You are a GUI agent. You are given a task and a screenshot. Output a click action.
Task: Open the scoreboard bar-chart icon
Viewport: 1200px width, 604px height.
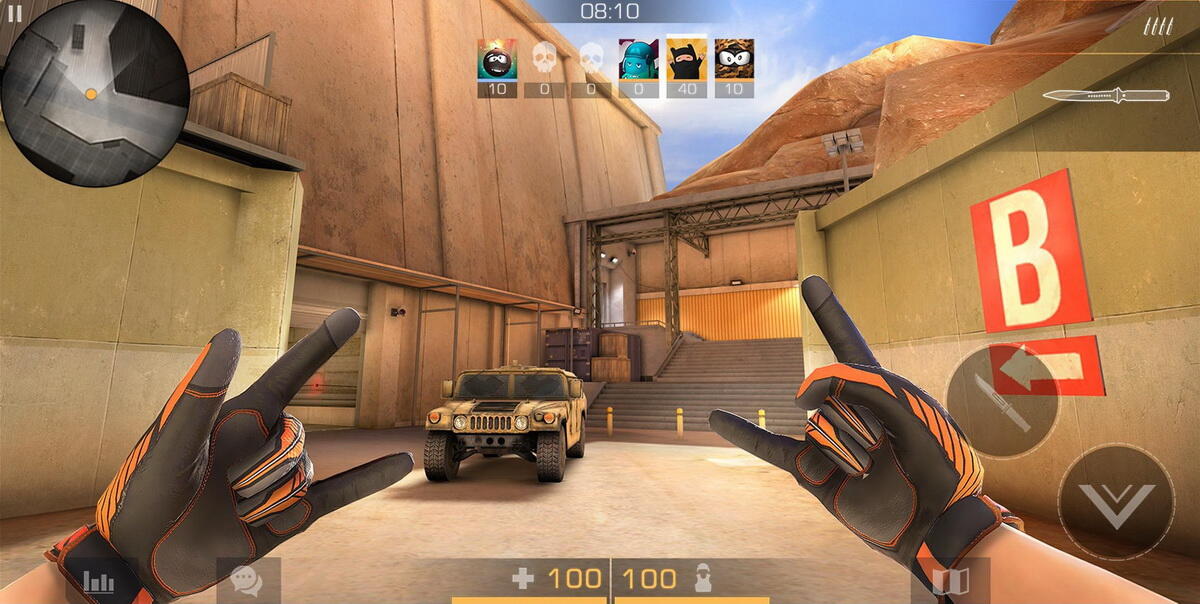coord(99,581)
